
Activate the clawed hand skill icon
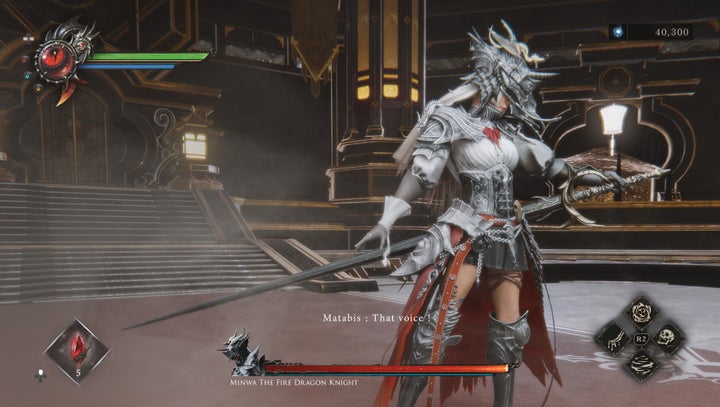click(x=611, y=338)
